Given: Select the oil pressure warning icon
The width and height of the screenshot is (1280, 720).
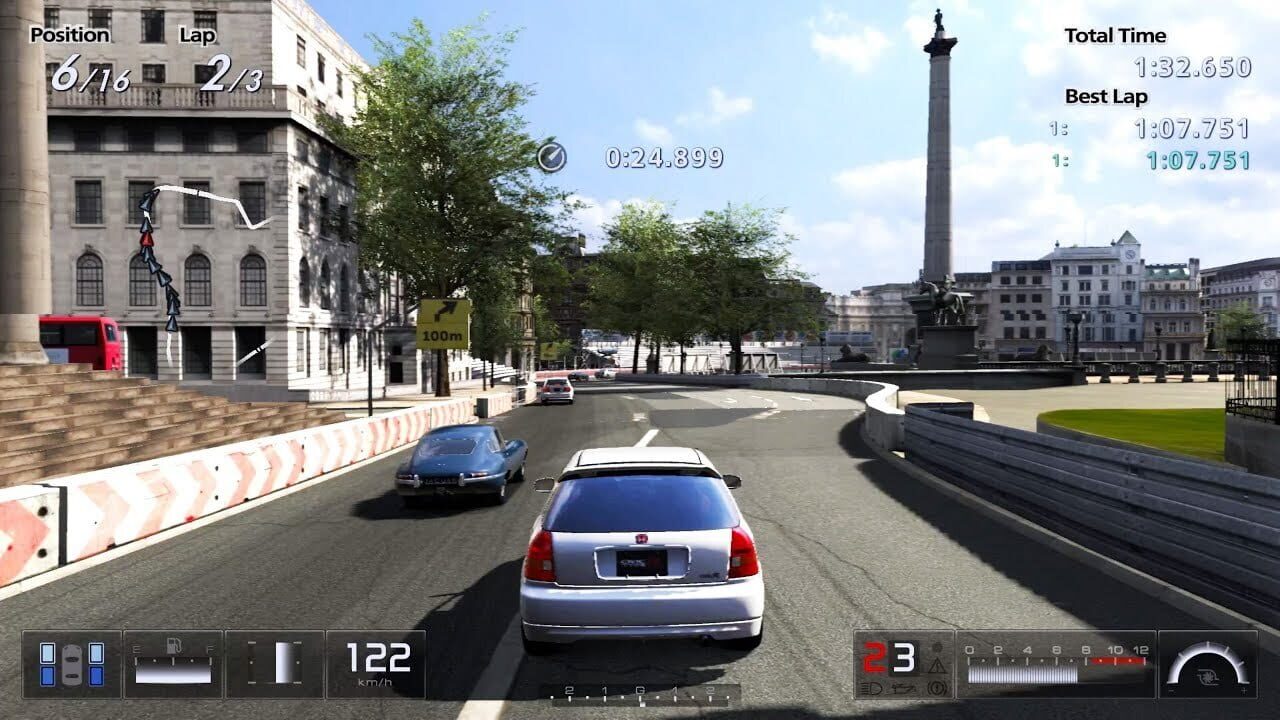Looking at the screenshot, I should pyautogui.click(x=903, y=689).
